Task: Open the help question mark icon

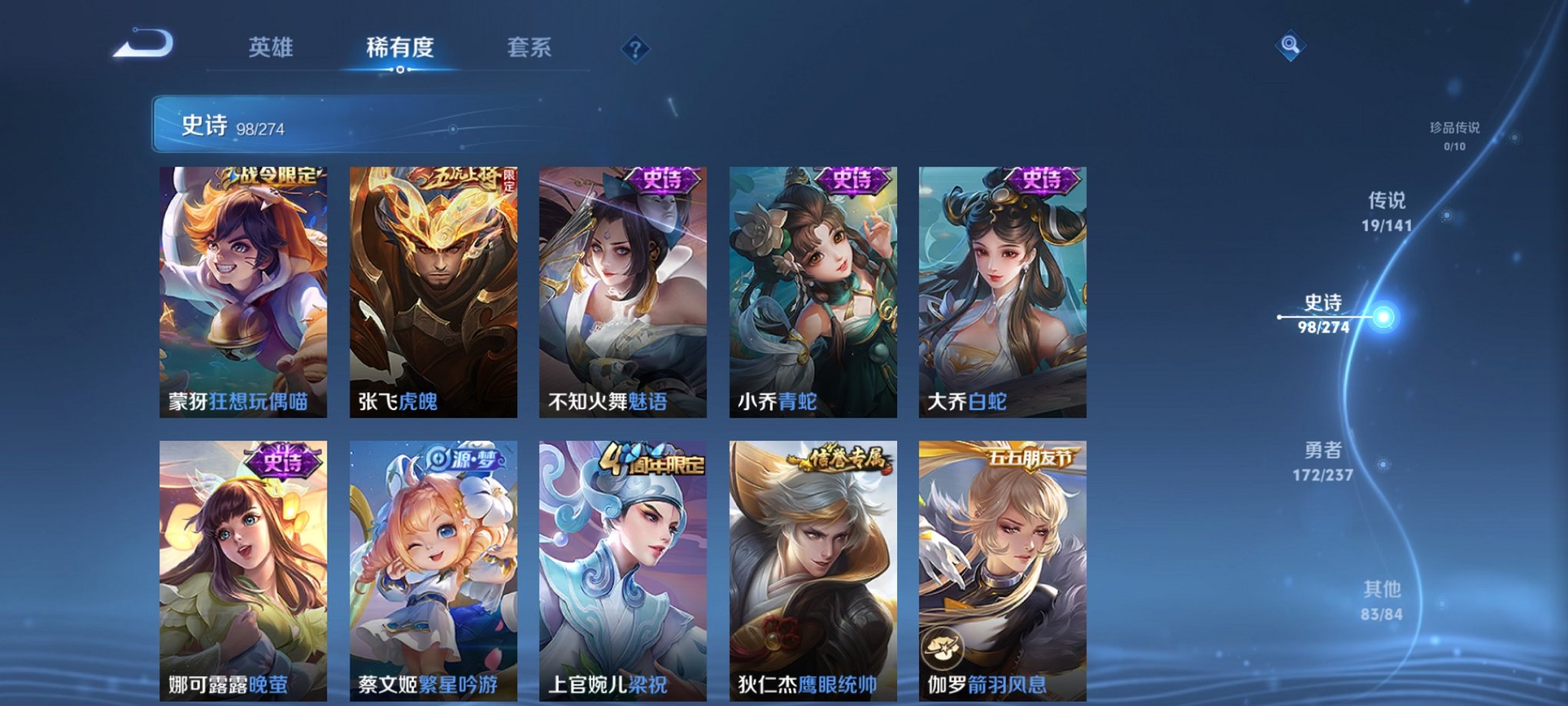Action: (635, 50)
